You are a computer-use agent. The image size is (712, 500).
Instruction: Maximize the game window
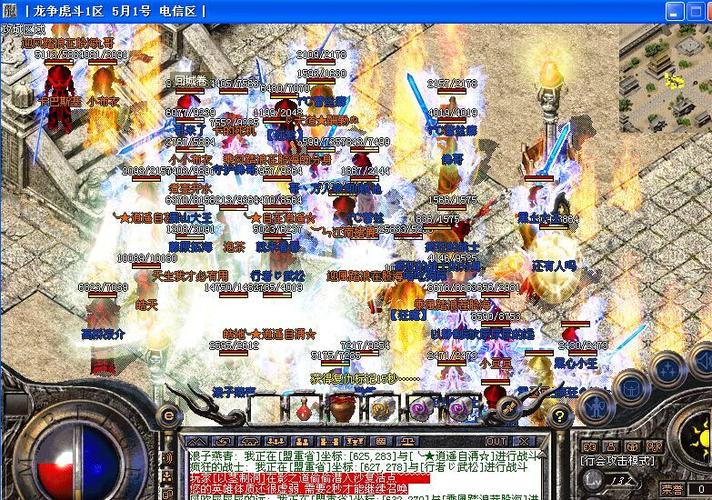click(677, 11)
